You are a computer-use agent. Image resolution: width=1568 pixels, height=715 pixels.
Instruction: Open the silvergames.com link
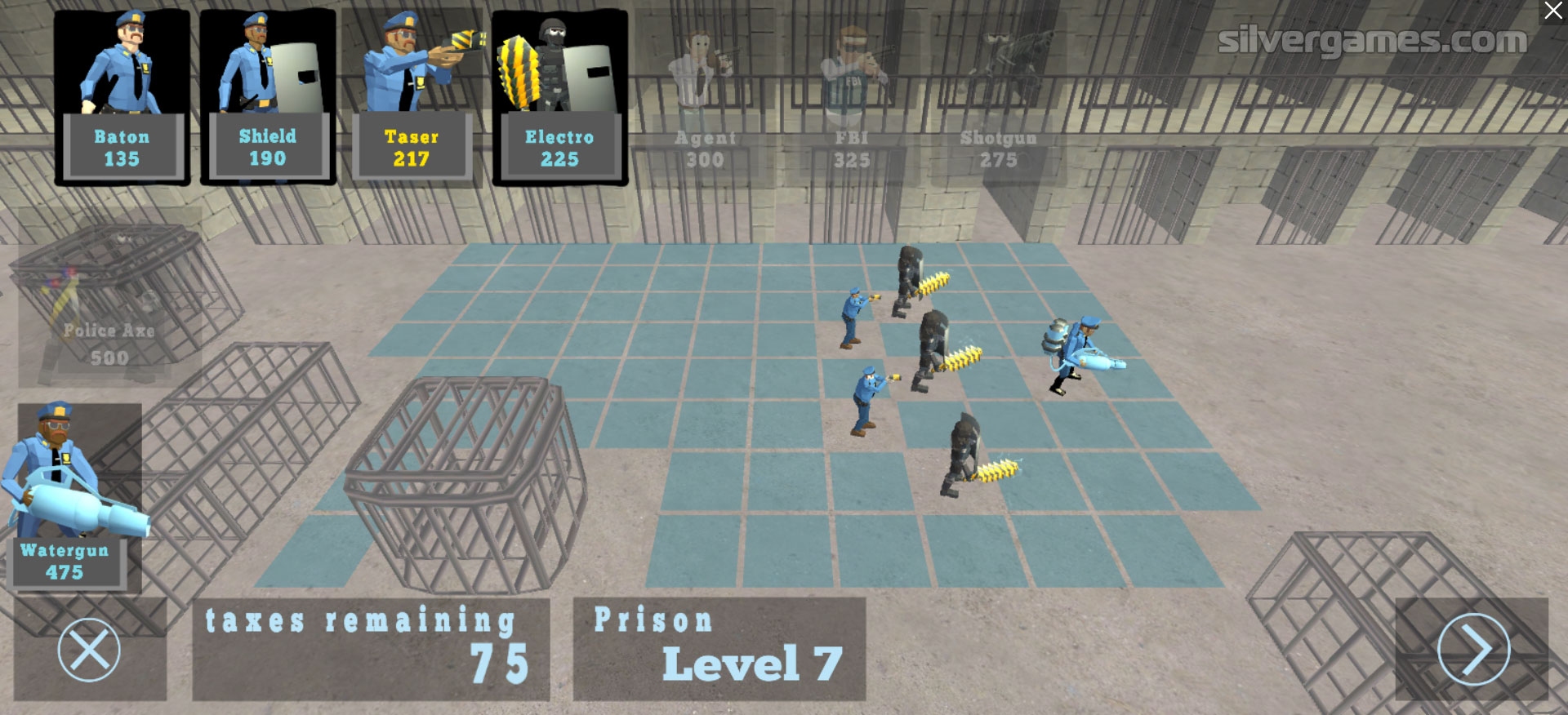click(1372, 40)
